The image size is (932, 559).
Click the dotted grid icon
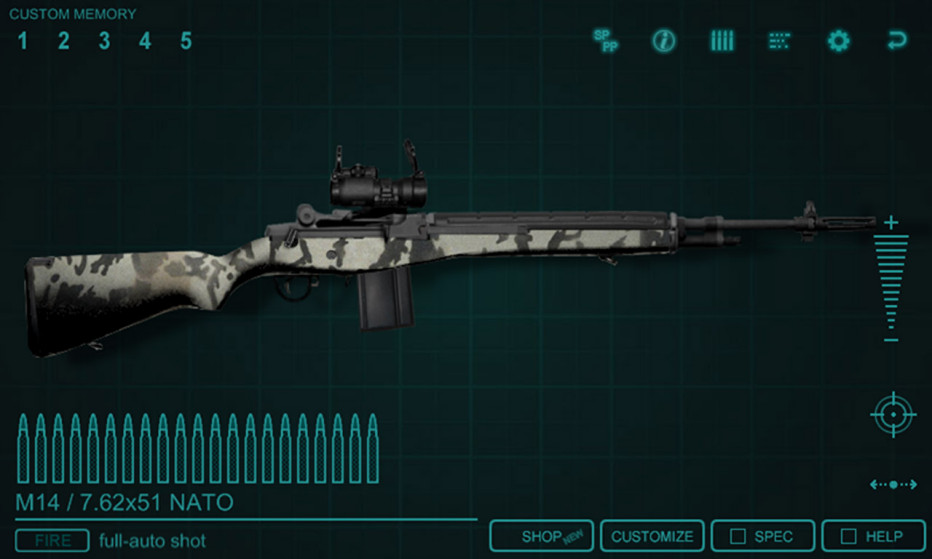click(779, 41)
